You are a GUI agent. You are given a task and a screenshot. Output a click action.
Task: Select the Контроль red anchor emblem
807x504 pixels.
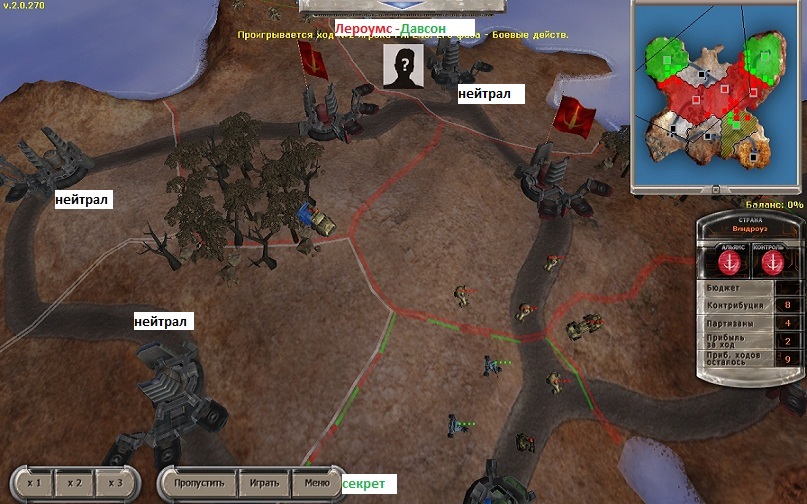[773, 262]
